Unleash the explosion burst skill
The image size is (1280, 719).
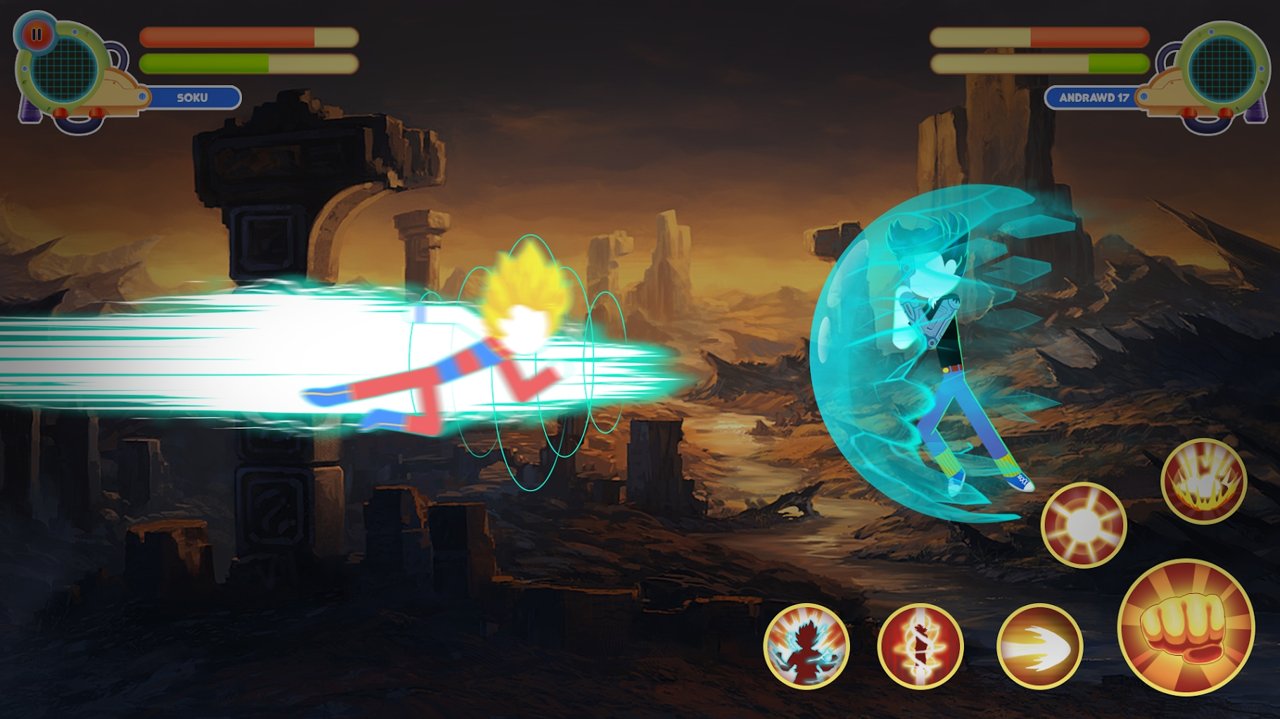pos(1203,481)
